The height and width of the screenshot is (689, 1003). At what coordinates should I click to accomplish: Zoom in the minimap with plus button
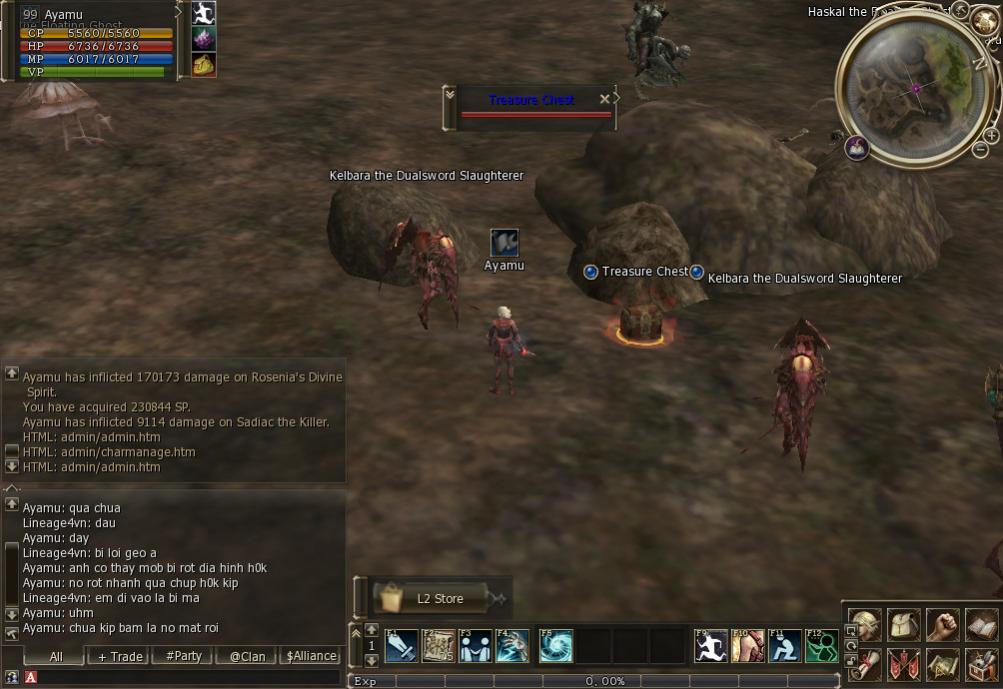click(990, 135)
